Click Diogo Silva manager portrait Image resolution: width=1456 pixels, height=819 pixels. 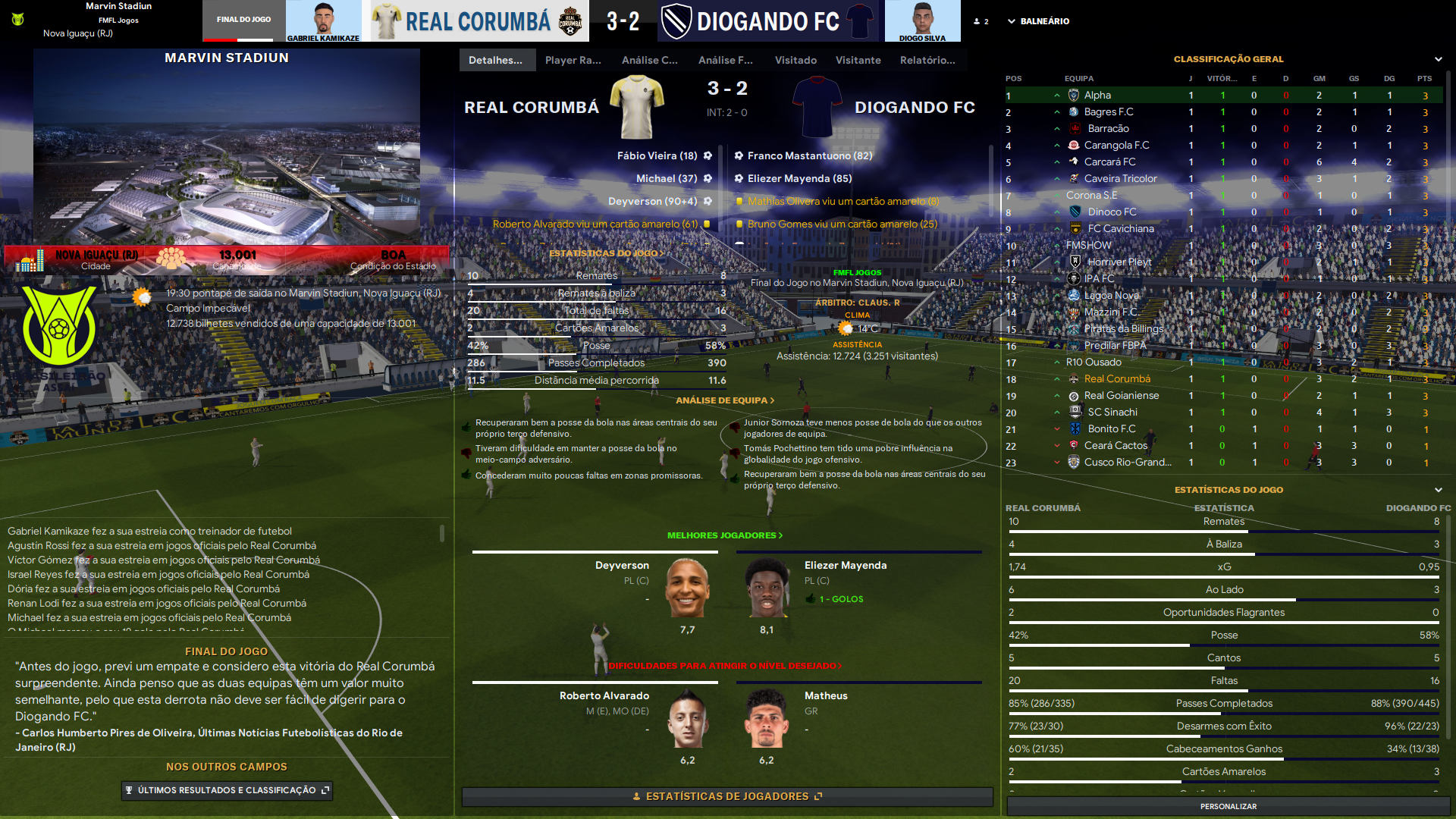(922, 20)
